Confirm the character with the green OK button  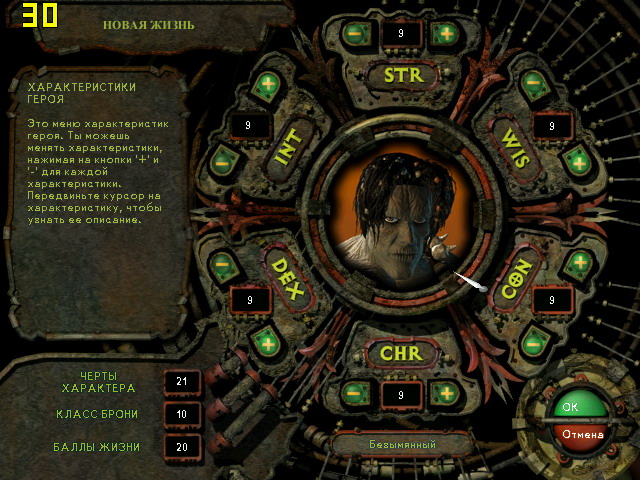coord(572,407)
